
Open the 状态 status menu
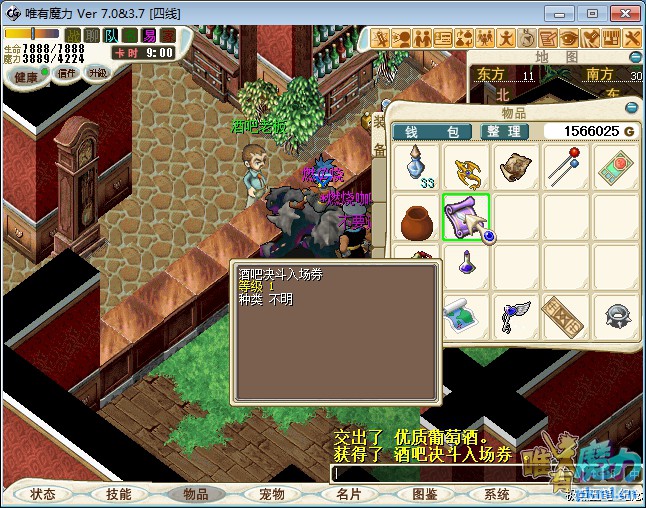tap(43, 494)
